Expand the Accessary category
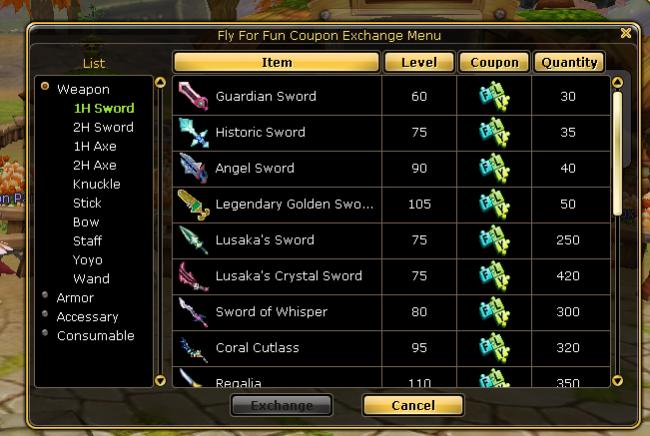The width and height of the screenshot is (650, 436). coord(87,317)
